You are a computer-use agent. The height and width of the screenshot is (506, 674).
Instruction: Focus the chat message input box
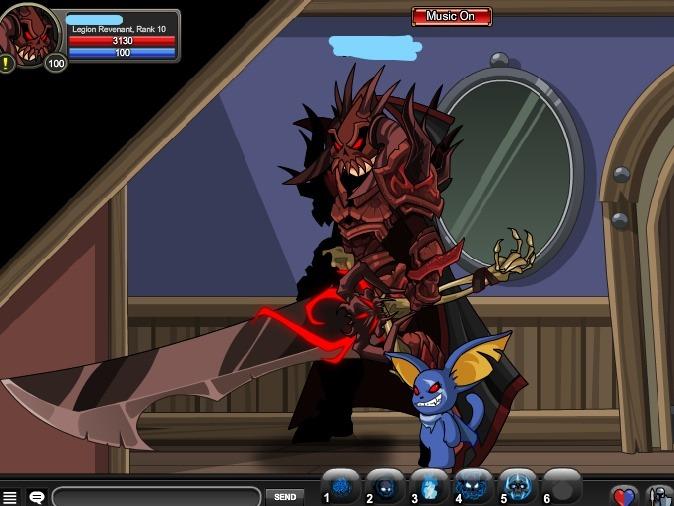[x=156, y=497]
